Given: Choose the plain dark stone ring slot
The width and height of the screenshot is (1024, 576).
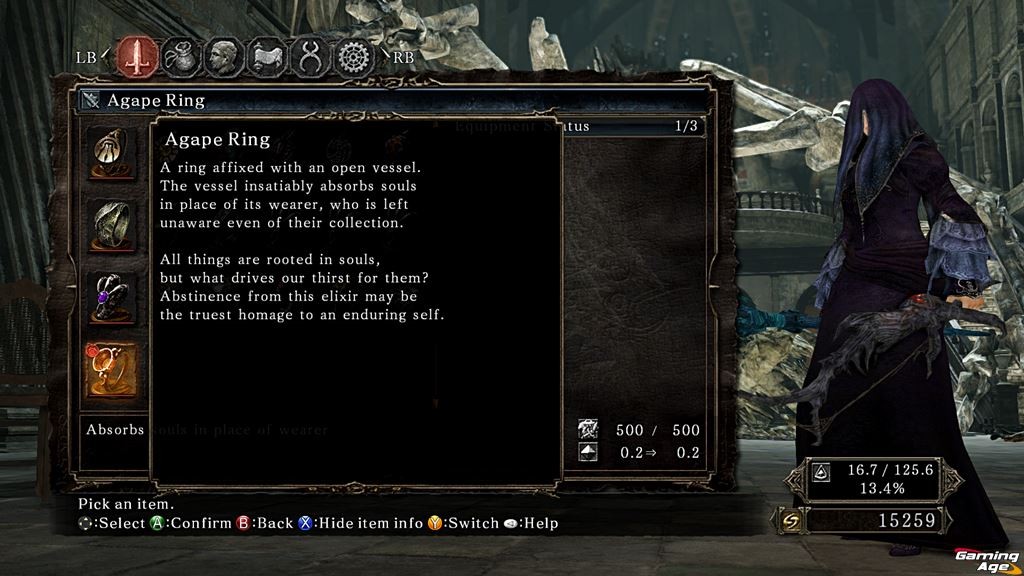Looking at the screenshot, I should coord(110,224).
